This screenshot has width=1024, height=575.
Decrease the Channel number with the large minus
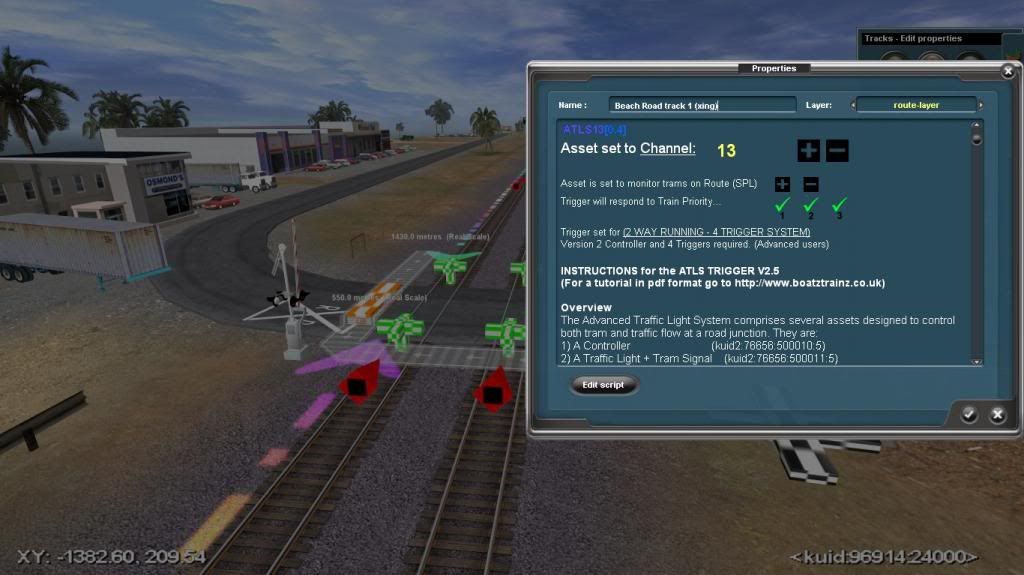pos(838,151)
